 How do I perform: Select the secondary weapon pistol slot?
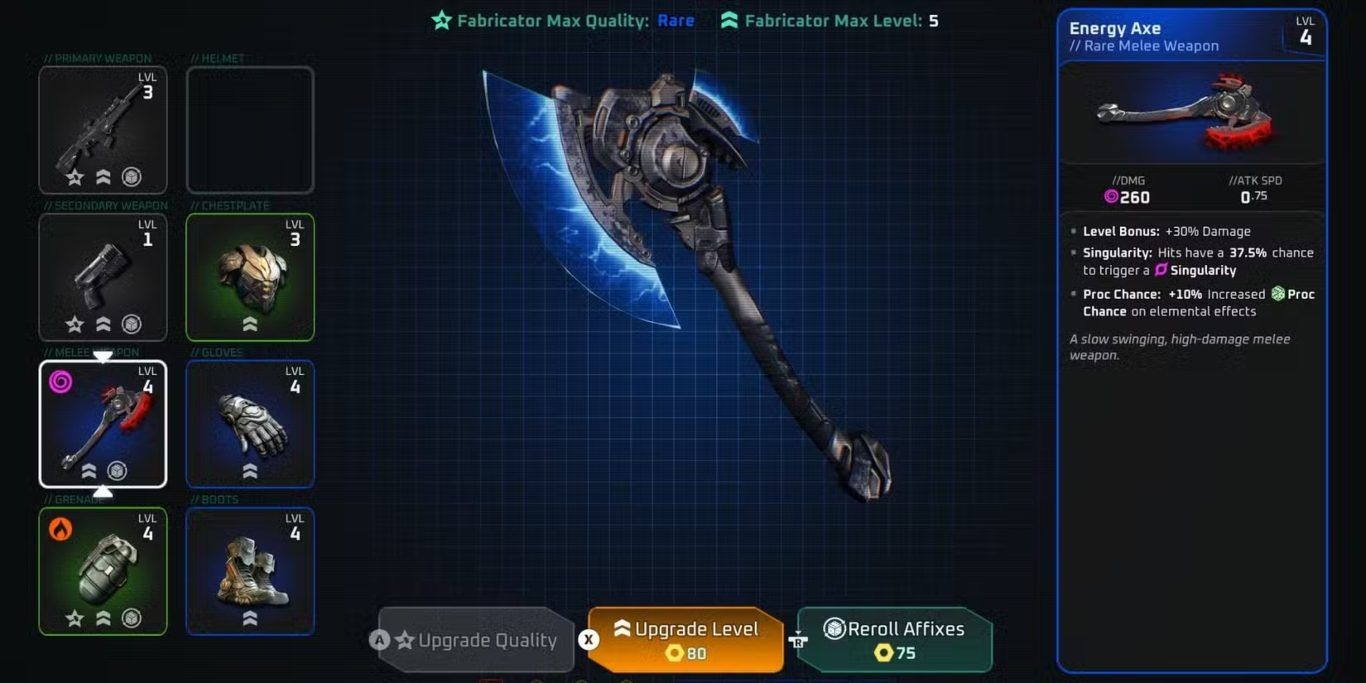[x=103, y=277]
